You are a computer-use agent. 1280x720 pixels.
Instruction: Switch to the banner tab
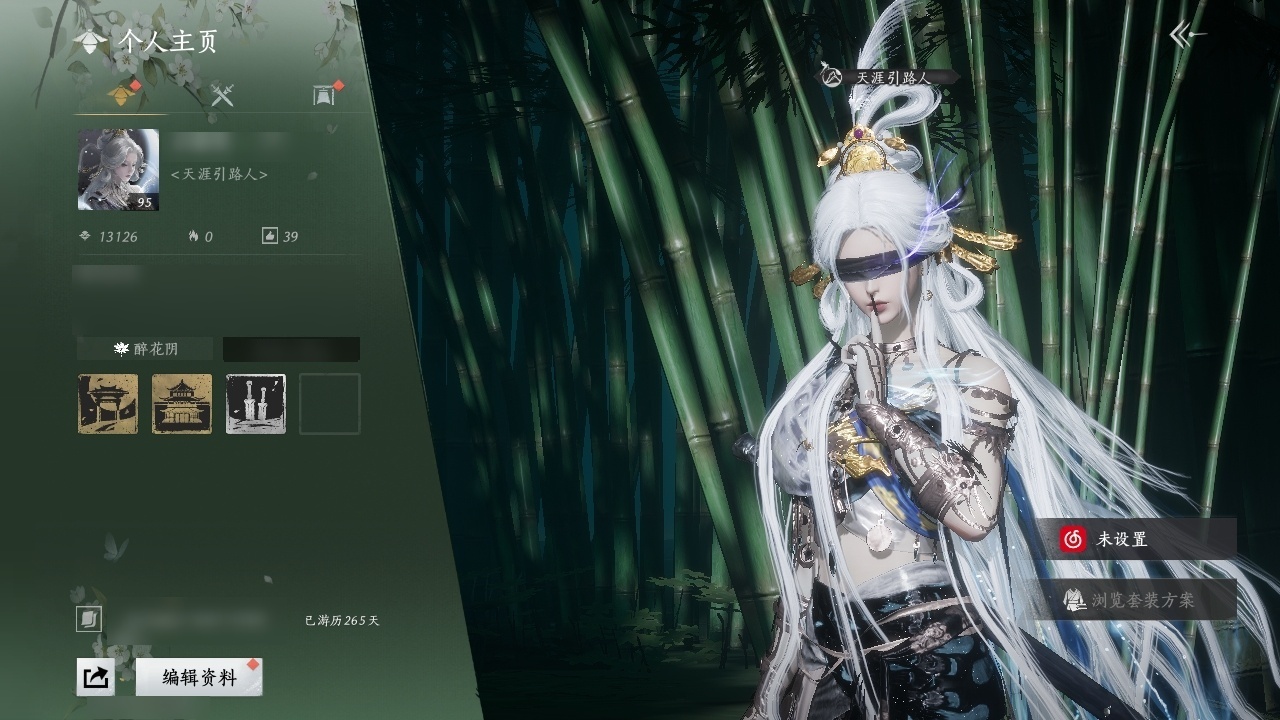click(x=323, y=96)
